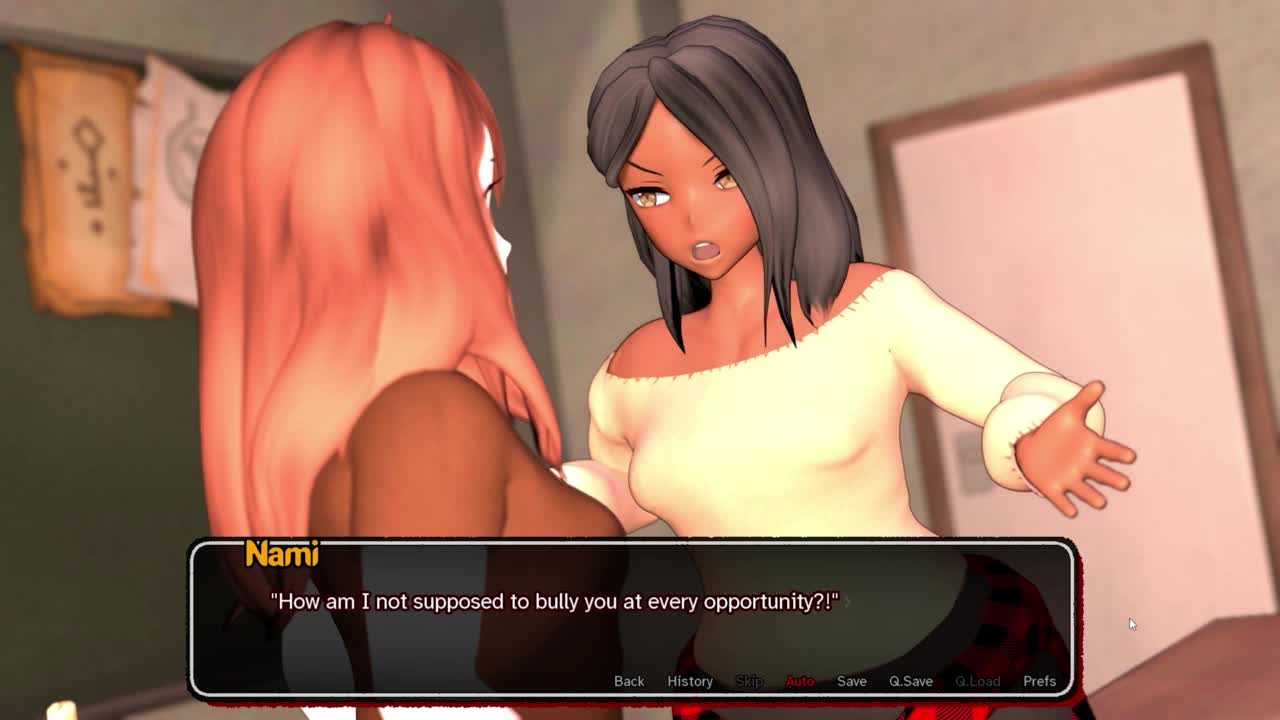Open the dialogue History log

pyautogui.click(x=690, y=681)
